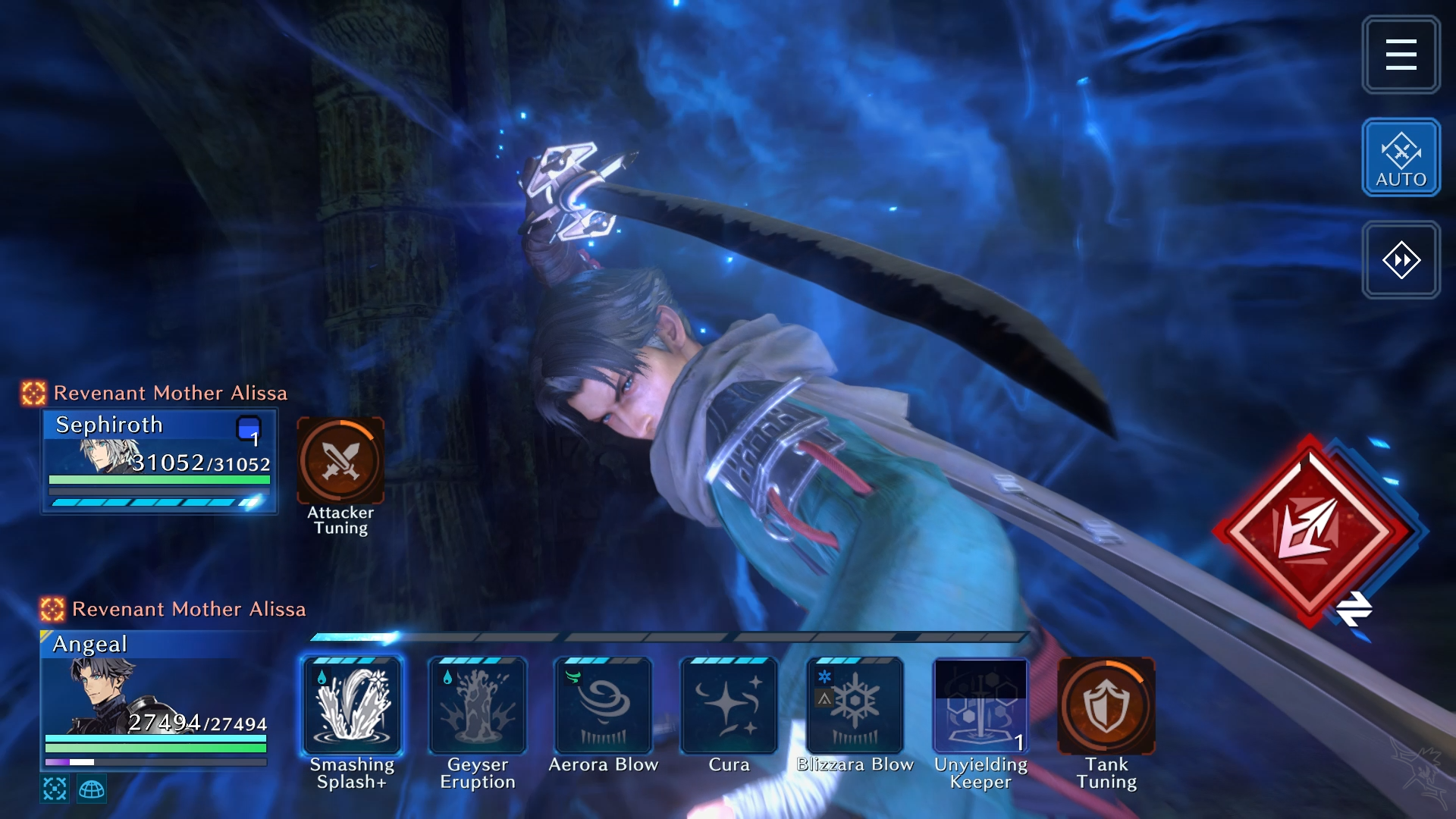
Task: Use Aerora Blow ability
Action: pos(604,705)
